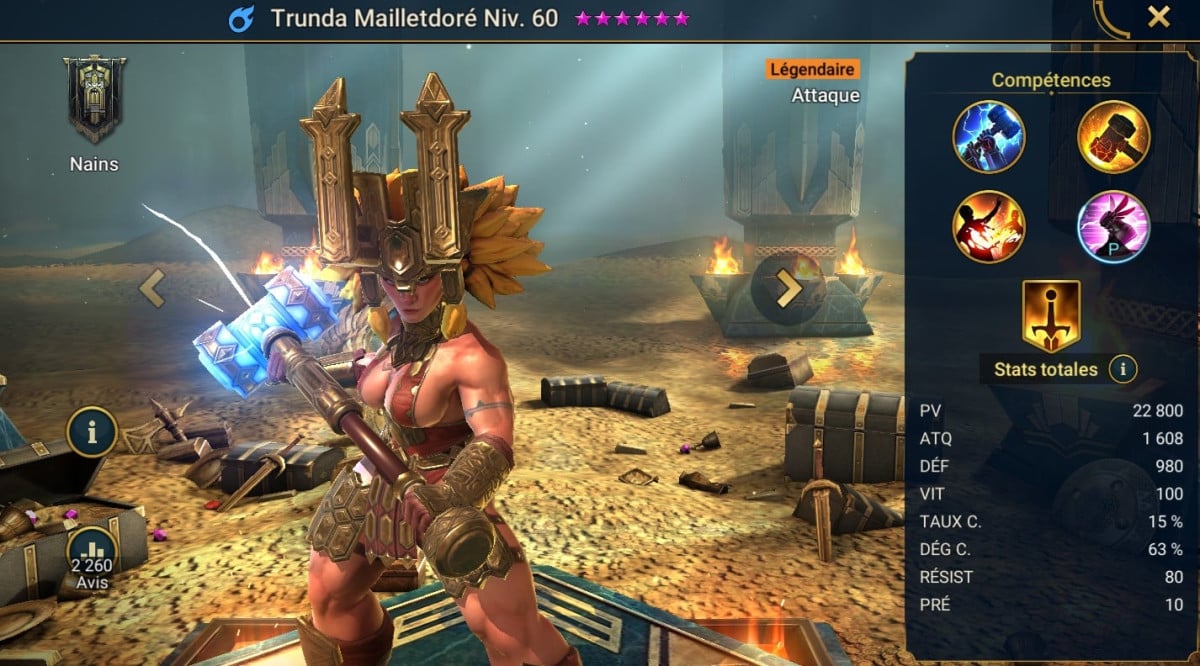The height and width of the screenshot is (666, 1200).
Task: Open the champion info button
Action: (92, 432)
